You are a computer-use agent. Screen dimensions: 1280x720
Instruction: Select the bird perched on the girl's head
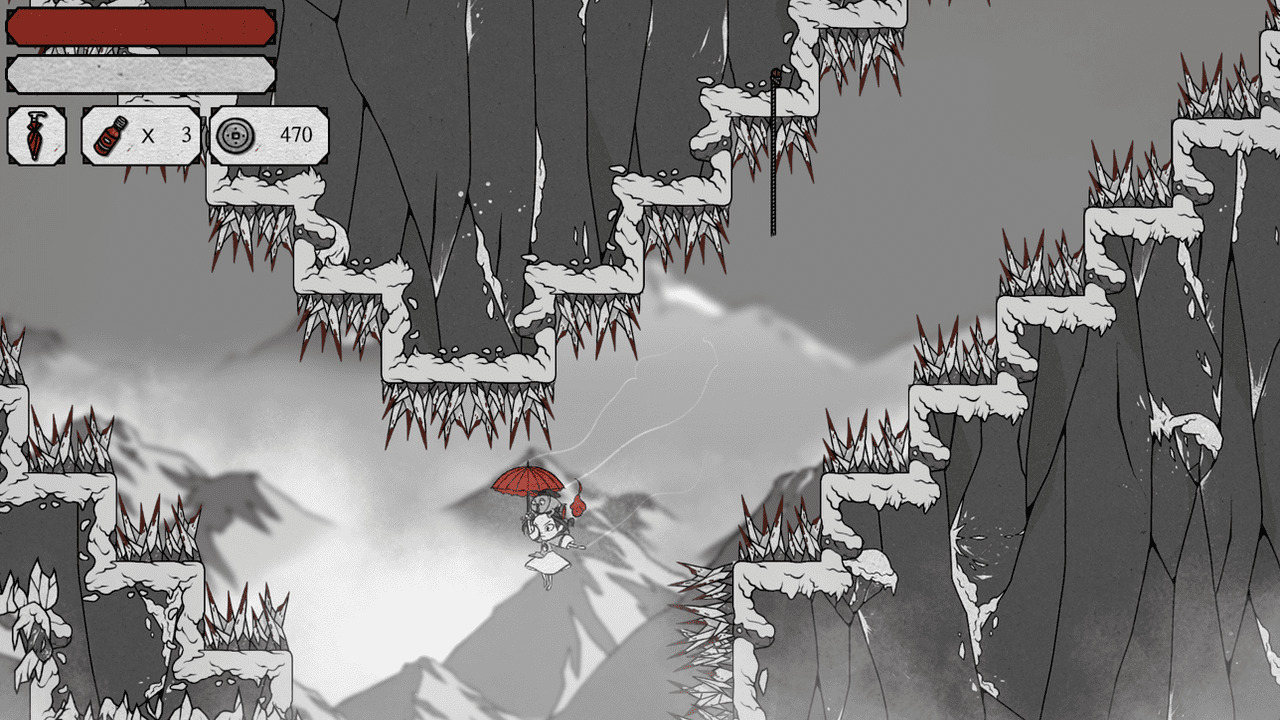coord(541,502)
